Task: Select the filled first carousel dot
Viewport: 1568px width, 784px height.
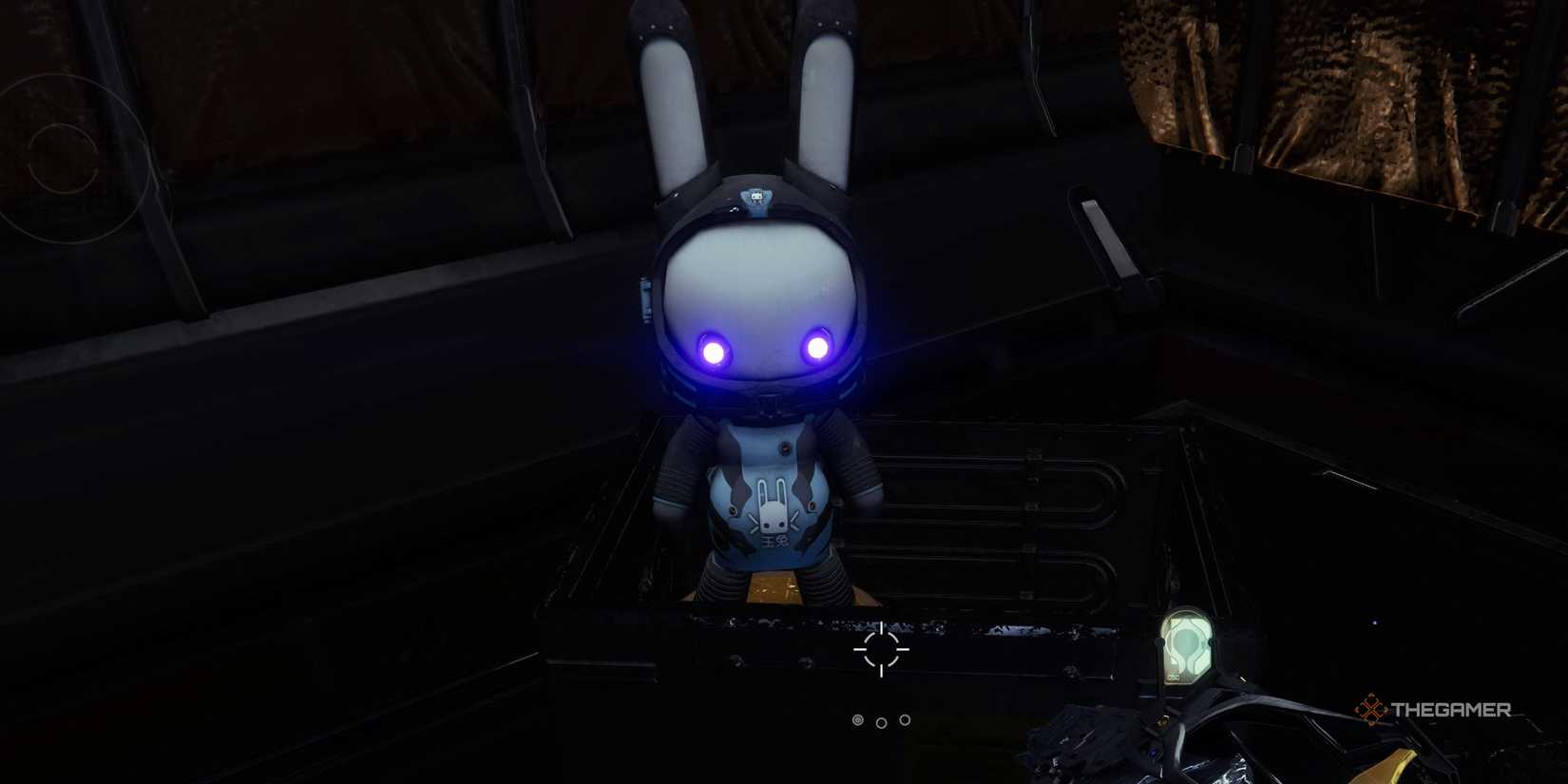Action: coord(860,720)
